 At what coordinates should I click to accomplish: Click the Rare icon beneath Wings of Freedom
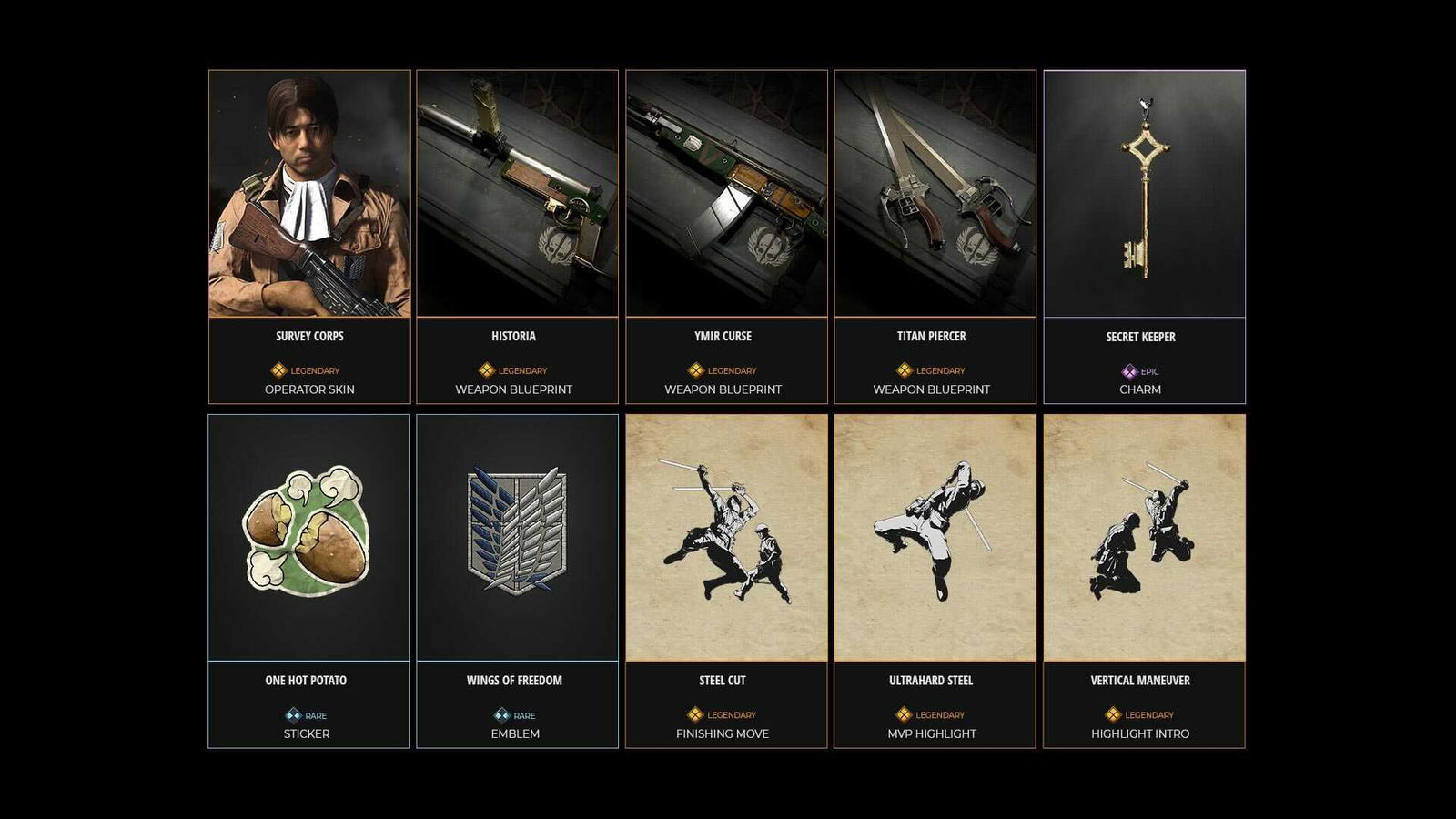(x=500, y=715)
